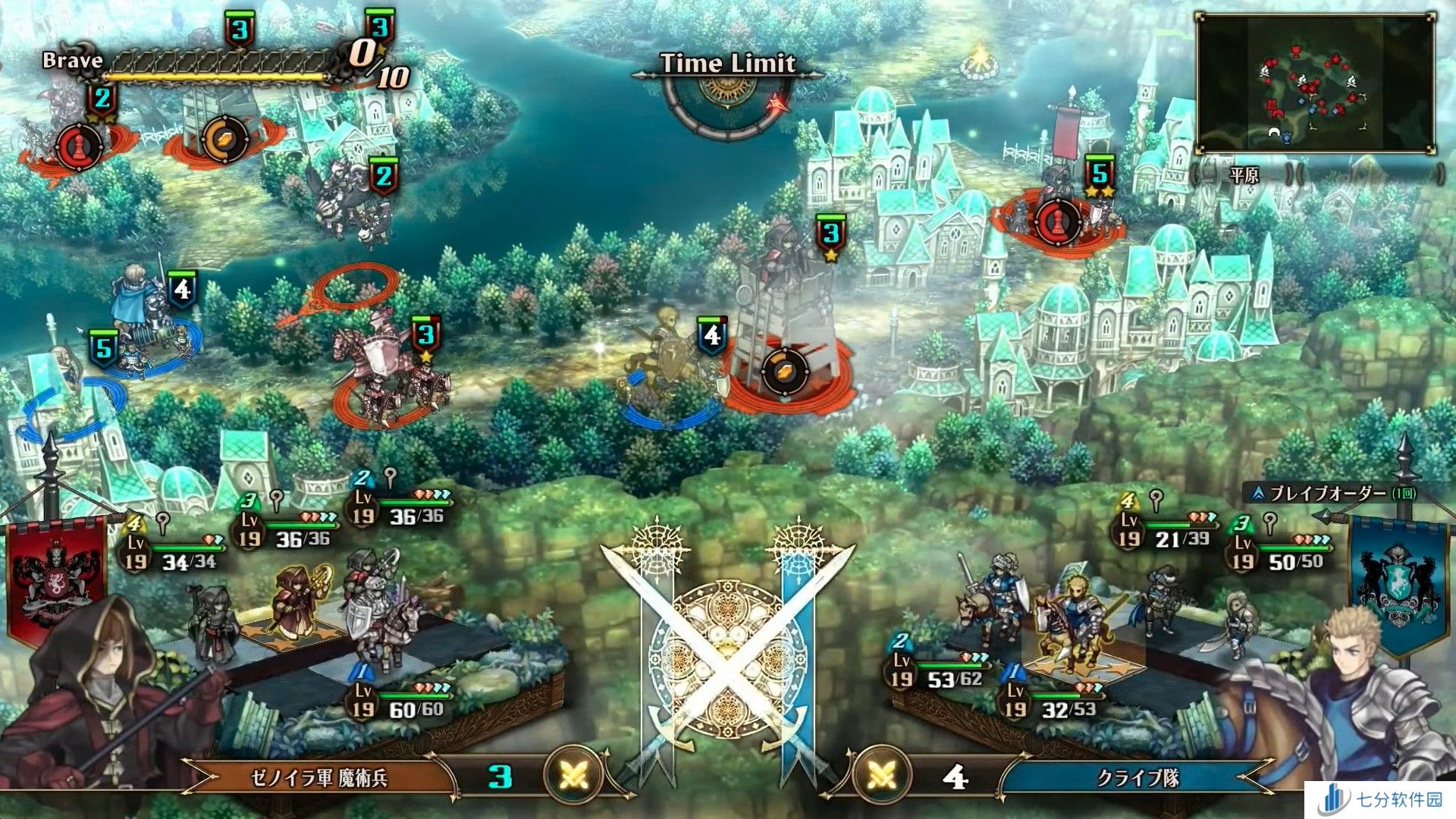The height and width of the screenshot is (819, 1456).
Task: Open the ブレイブオーダー prompt
Action: click(x=1342, y=494)
